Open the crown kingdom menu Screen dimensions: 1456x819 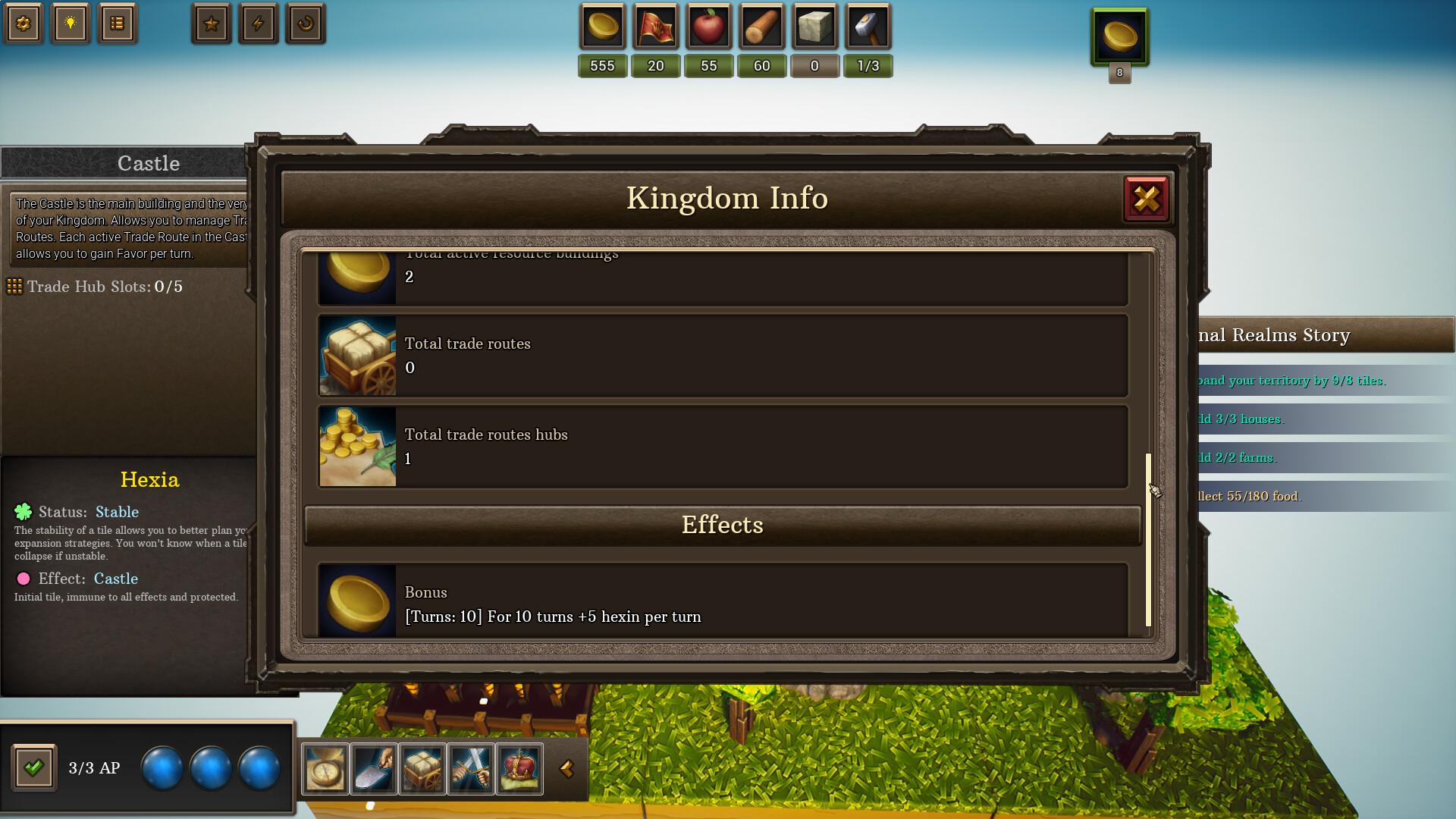tap(519, 769)
